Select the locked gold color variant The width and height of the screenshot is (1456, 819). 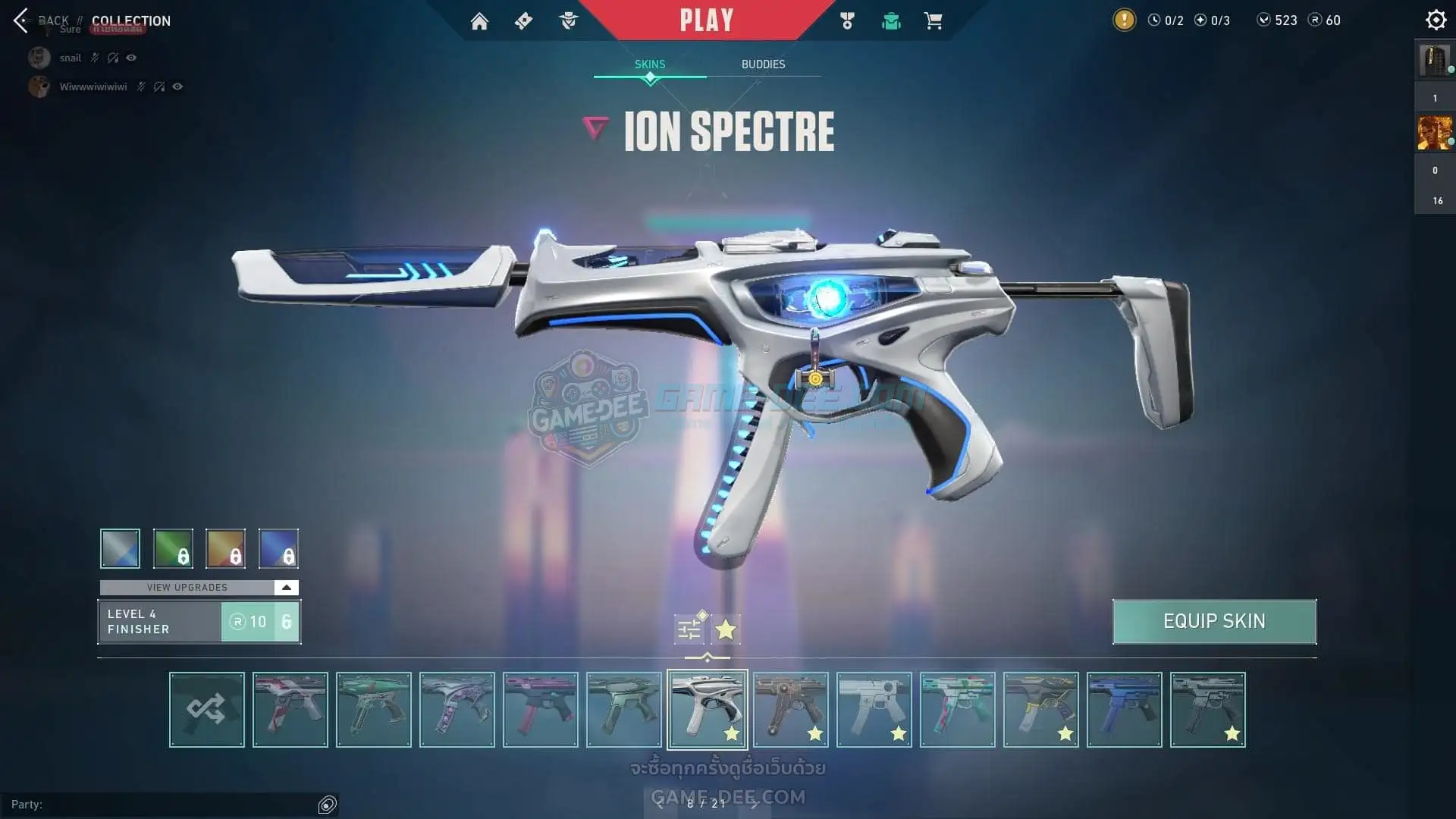point(225,548)
